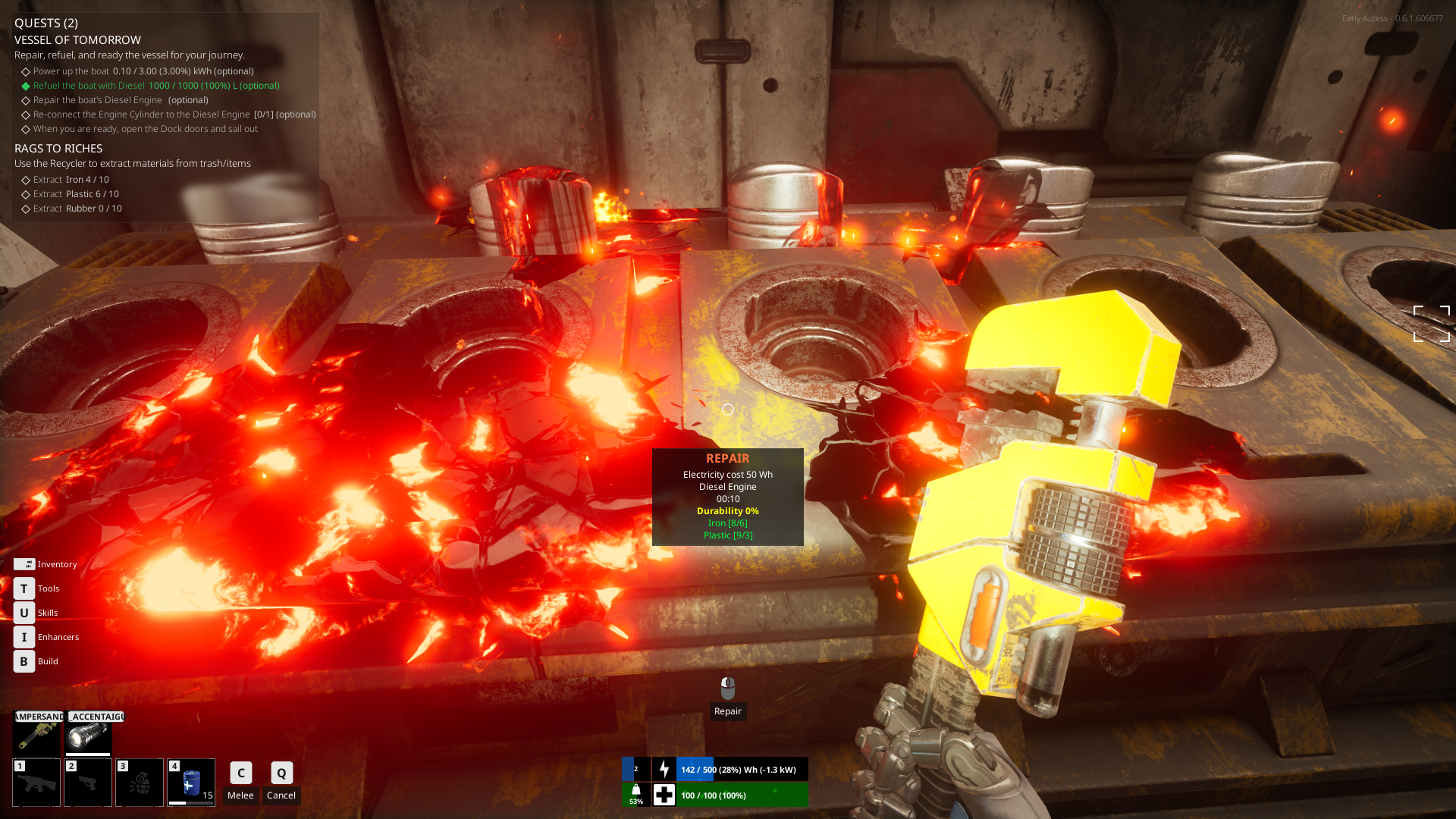Select the yellow wrench tool slot
1456x819 pixels.
pyautogui.click(x=36, y=735)
